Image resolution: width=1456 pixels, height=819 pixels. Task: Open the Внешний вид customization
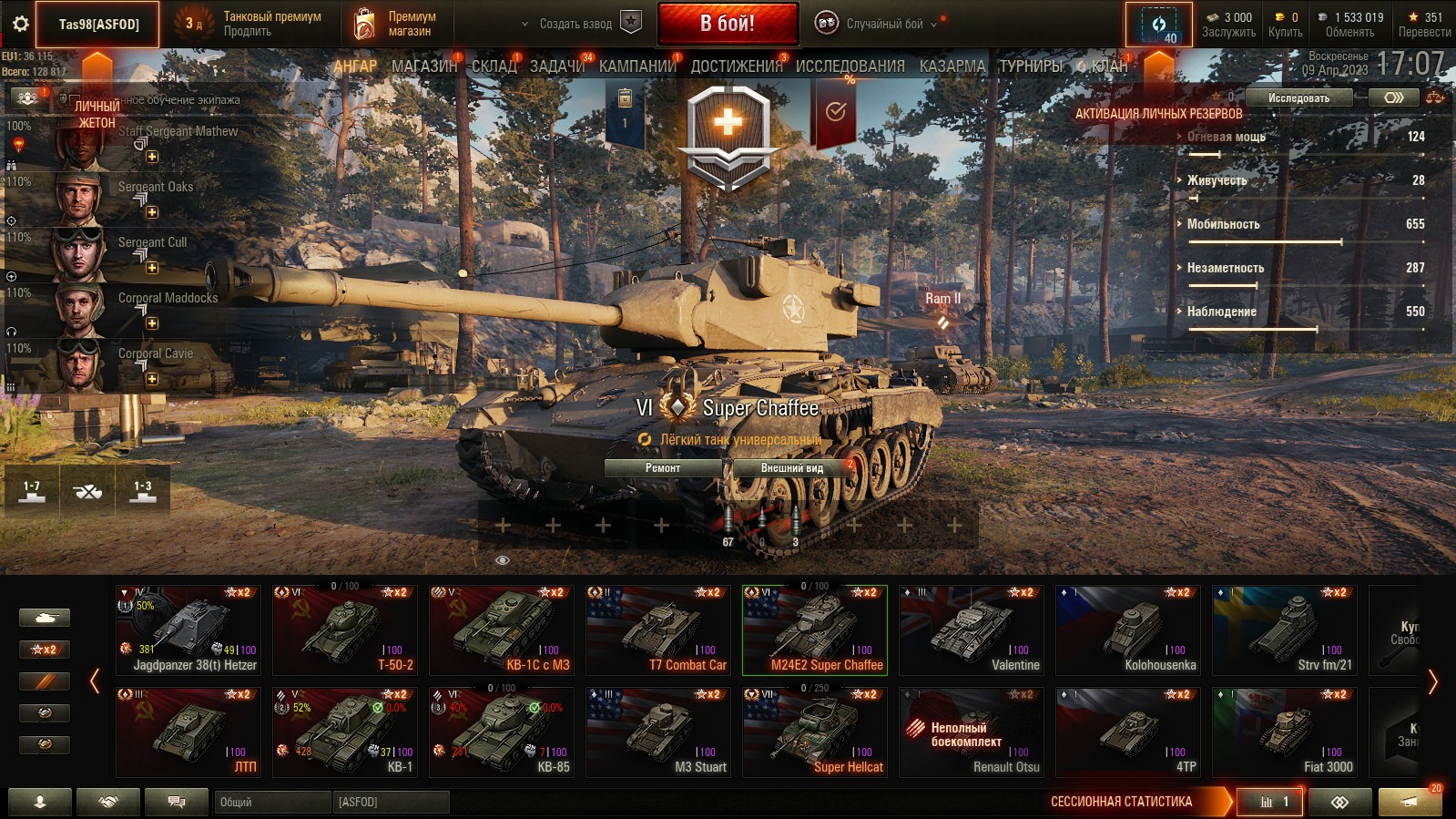[x=791, y=467]
